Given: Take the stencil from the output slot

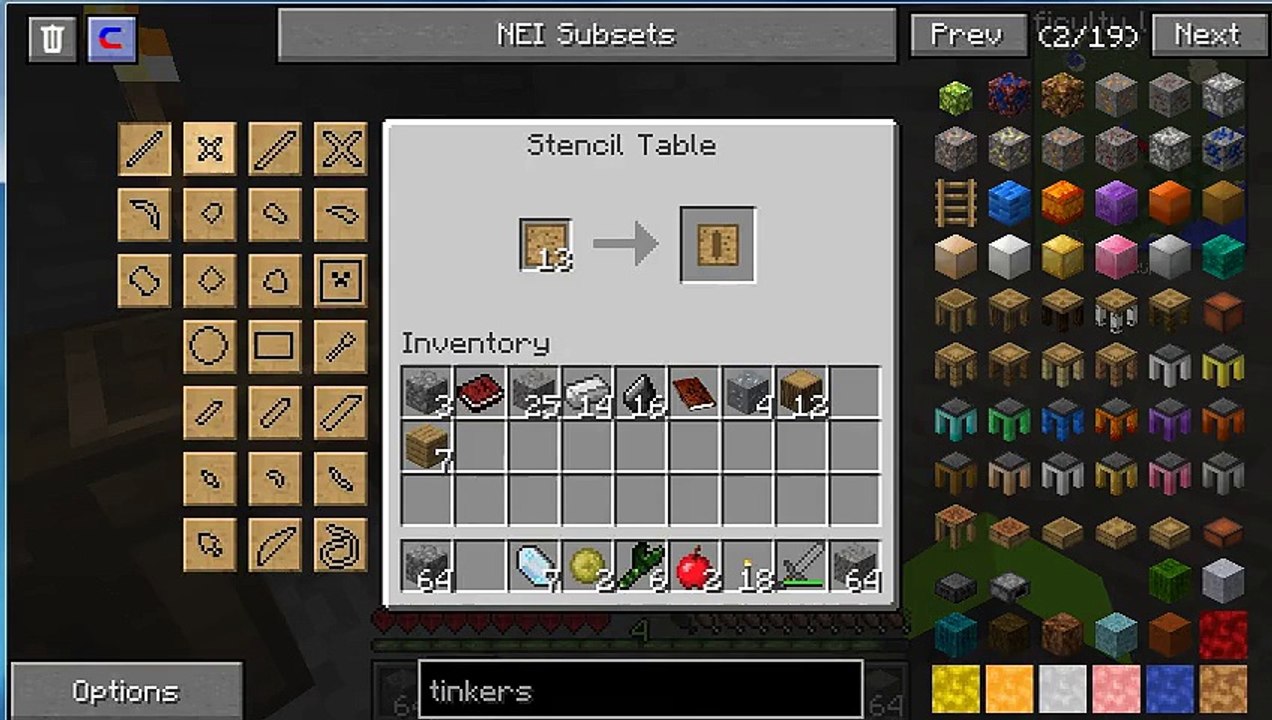Looking at the screenshot, I should click(717, 245).
